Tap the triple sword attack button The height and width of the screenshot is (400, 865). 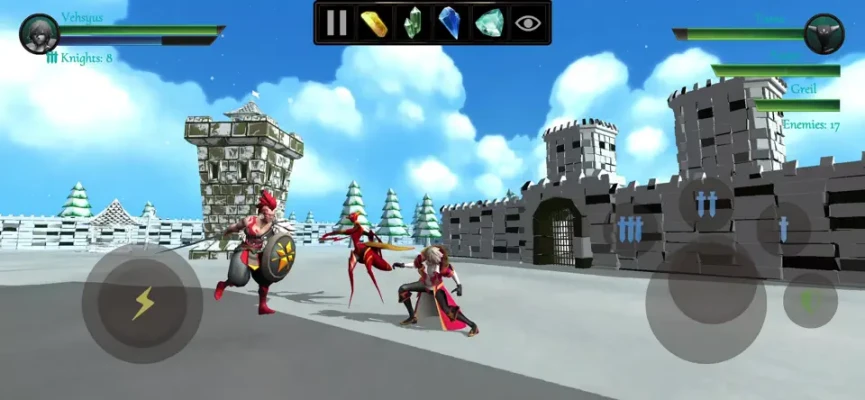click(629, 229)
